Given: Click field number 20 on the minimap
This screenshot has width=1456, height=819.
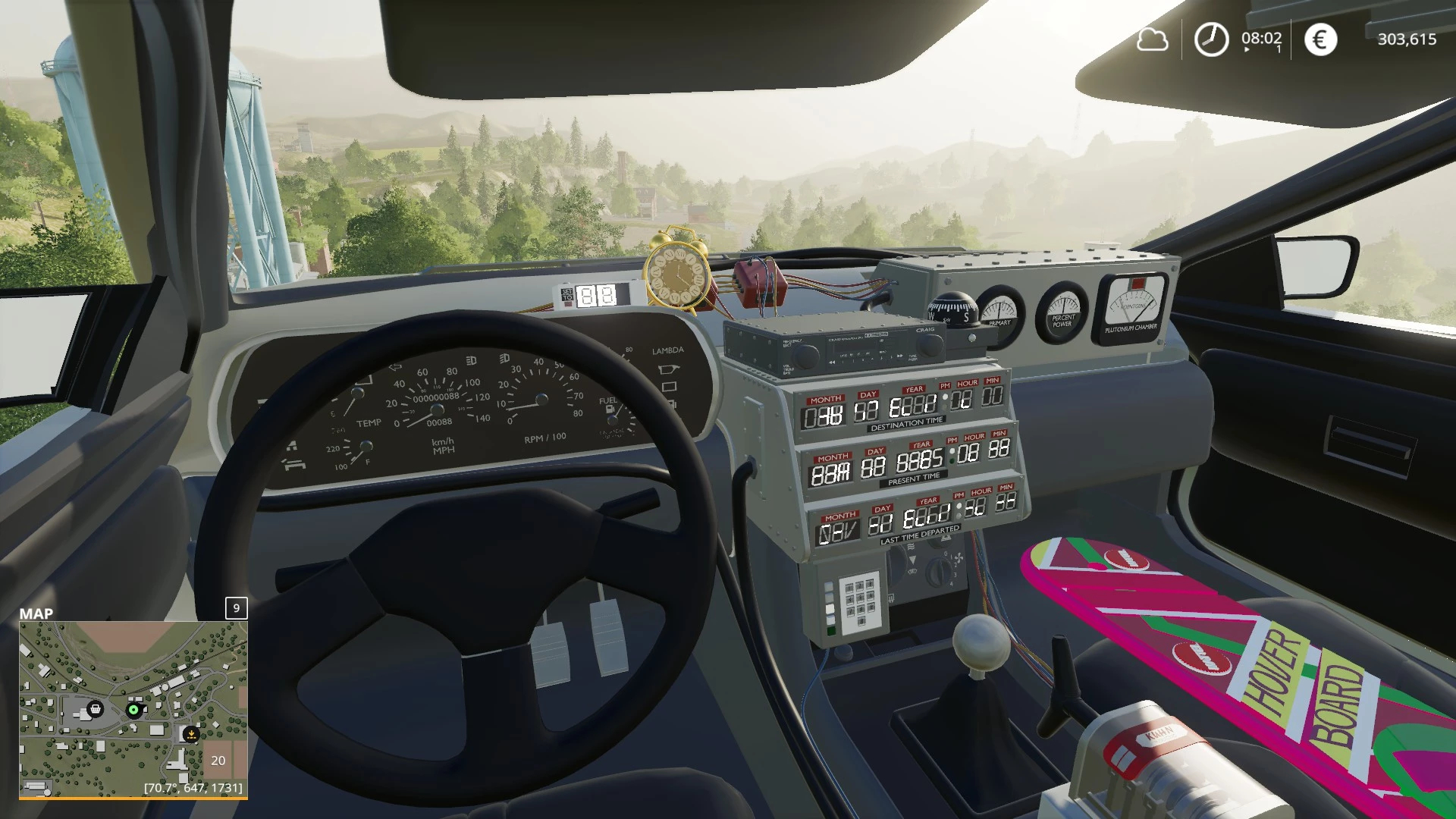Looking at the screenshot, I should (218, 760).
